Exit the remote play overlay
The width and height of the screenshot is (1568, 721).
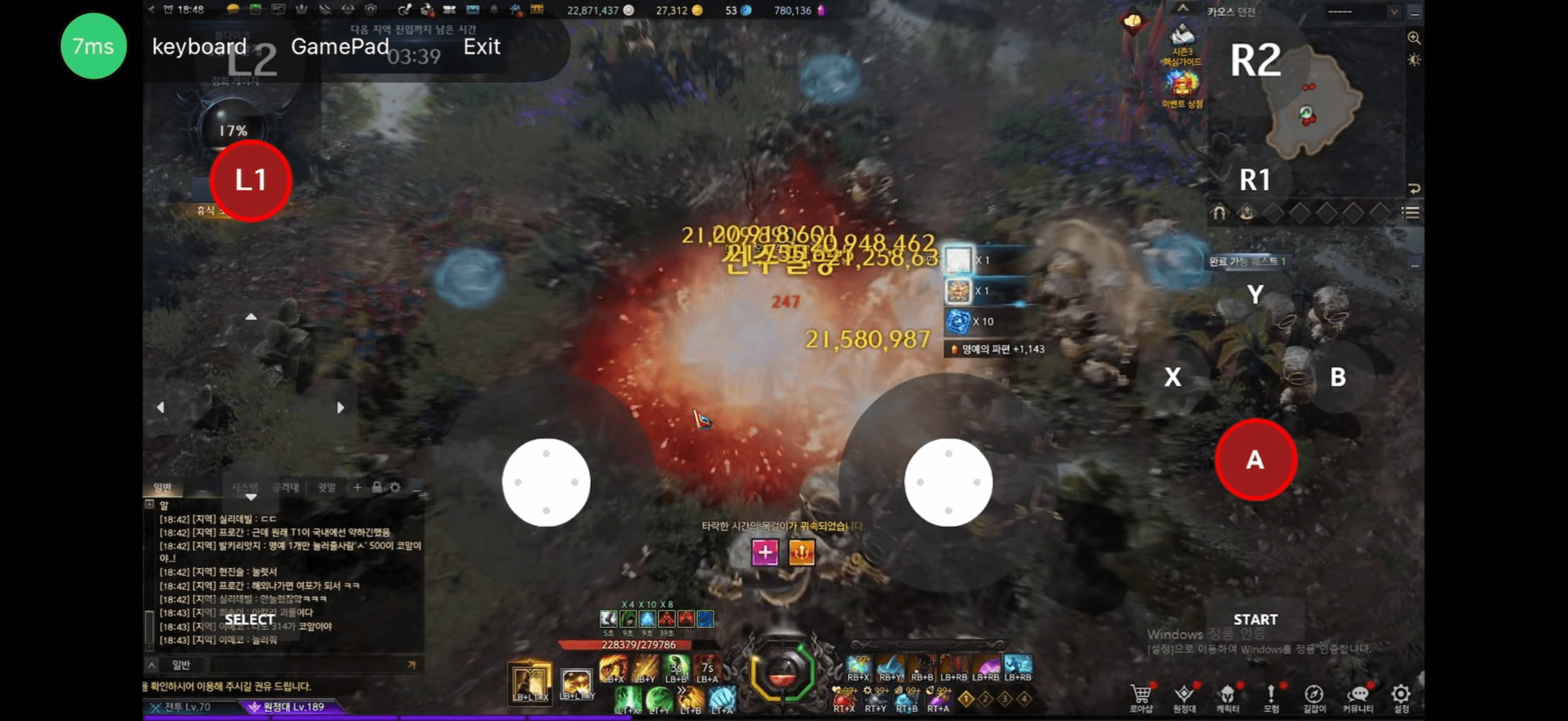[481, 47]
